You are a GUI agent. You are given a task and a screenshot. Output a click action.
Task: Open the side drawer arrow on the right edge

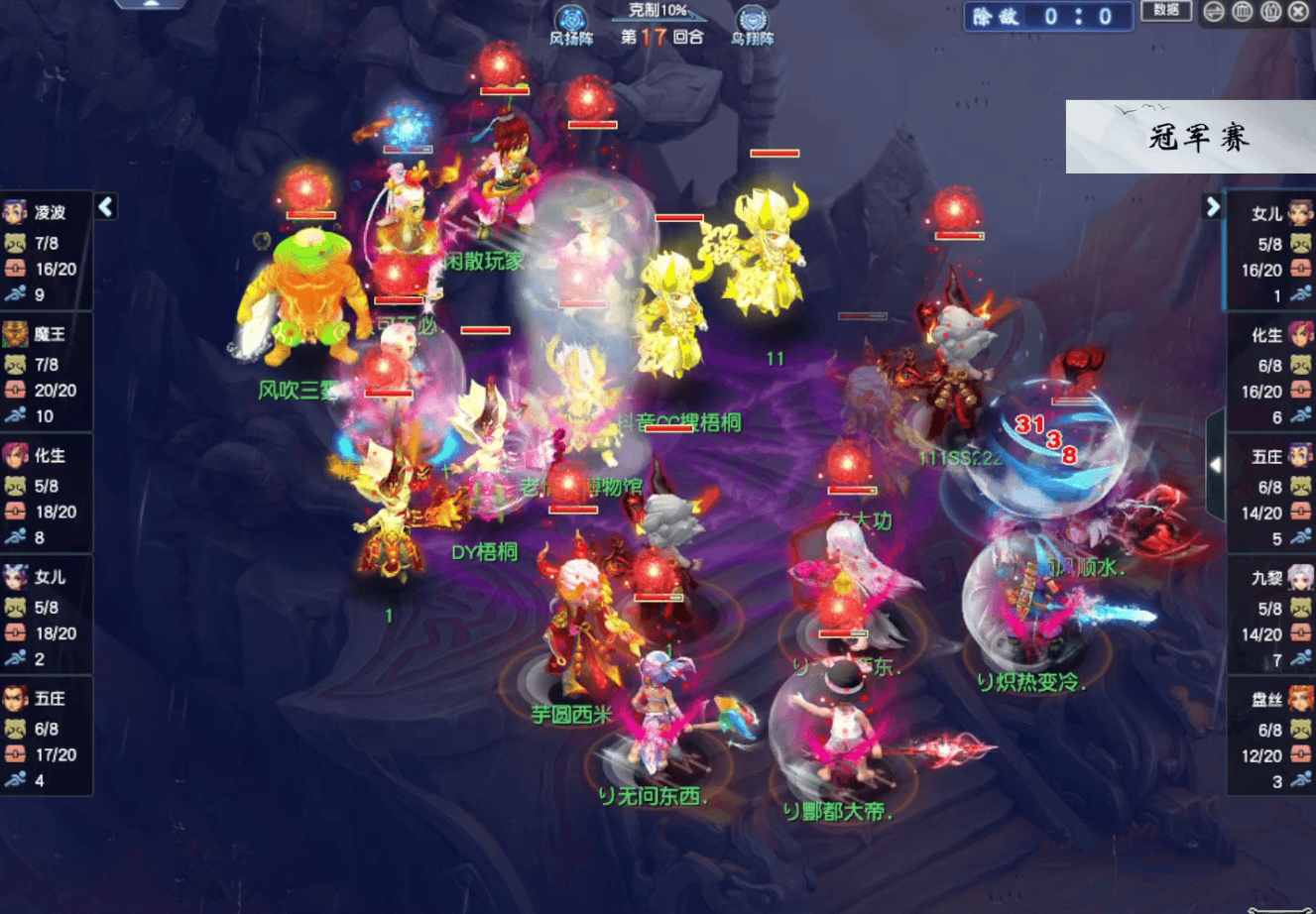coord(1215,465)
